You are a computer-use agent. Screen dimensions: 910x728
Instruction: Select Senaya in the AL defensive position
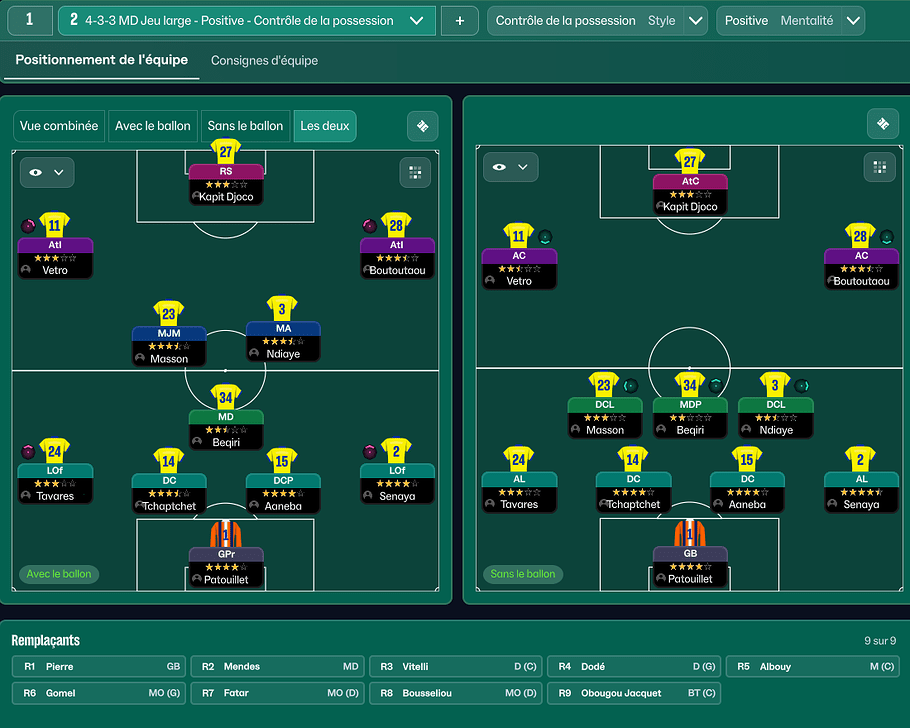861,492
